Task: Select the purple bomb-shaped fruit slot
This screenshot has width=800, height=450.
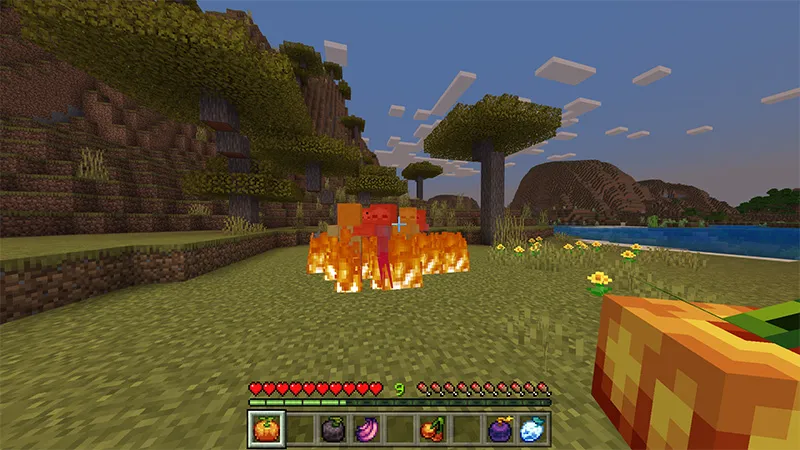Action: click(x=499, y=429)
